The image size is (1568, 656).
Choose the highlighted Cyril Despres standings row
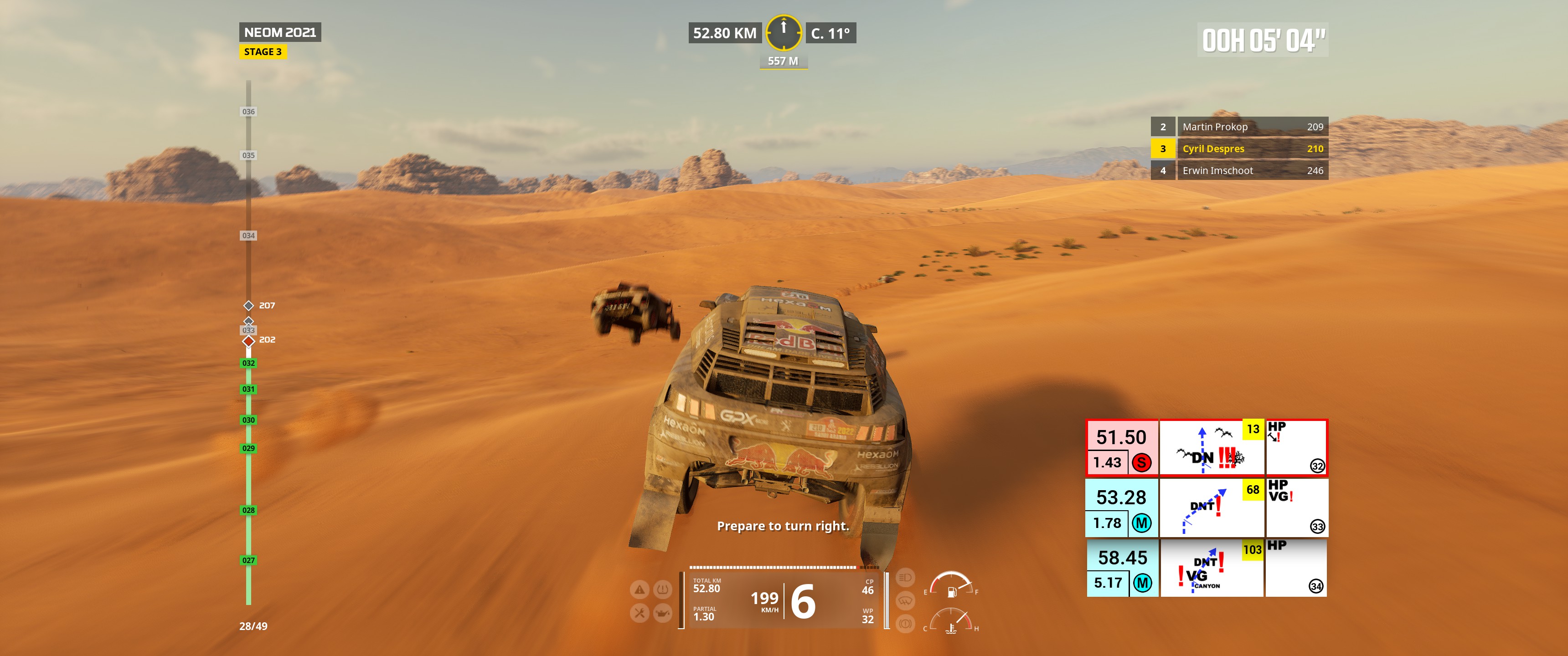click(x=1239, y=149)
